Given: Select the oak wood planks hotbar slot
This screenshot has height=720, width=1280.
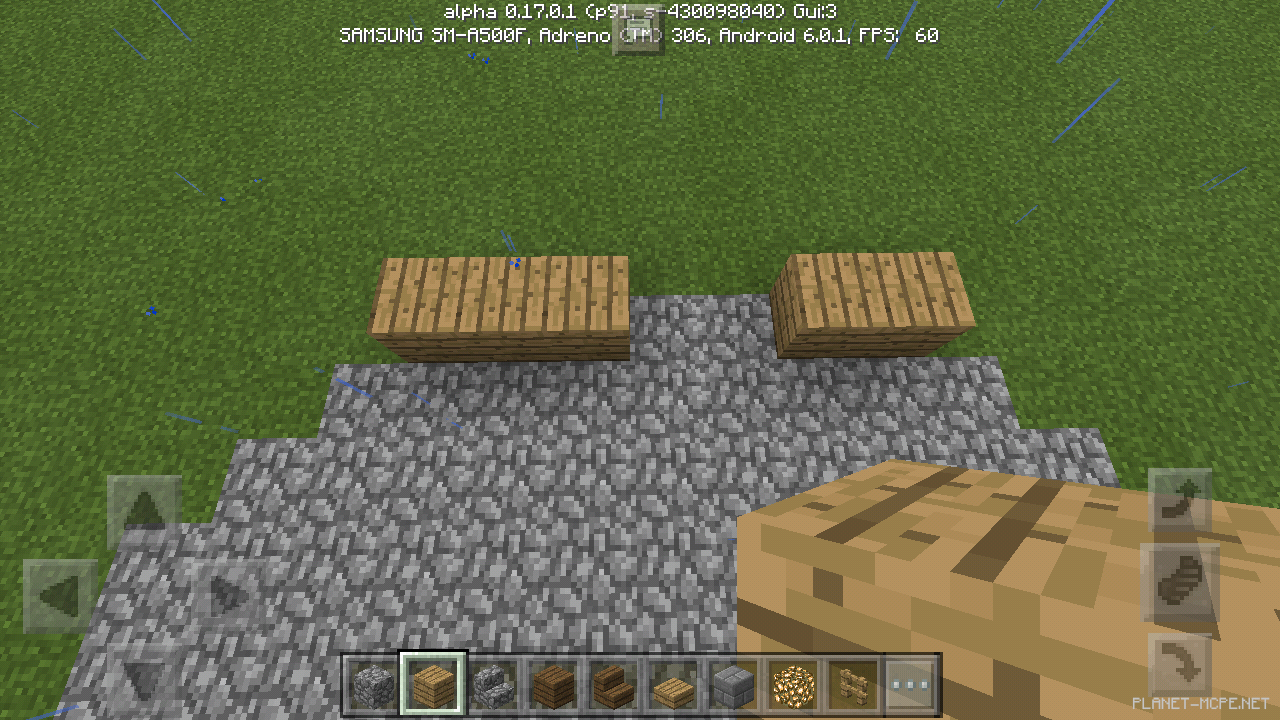Looking at the screenshot, I should pyautogui.click(x=432, y=684).
